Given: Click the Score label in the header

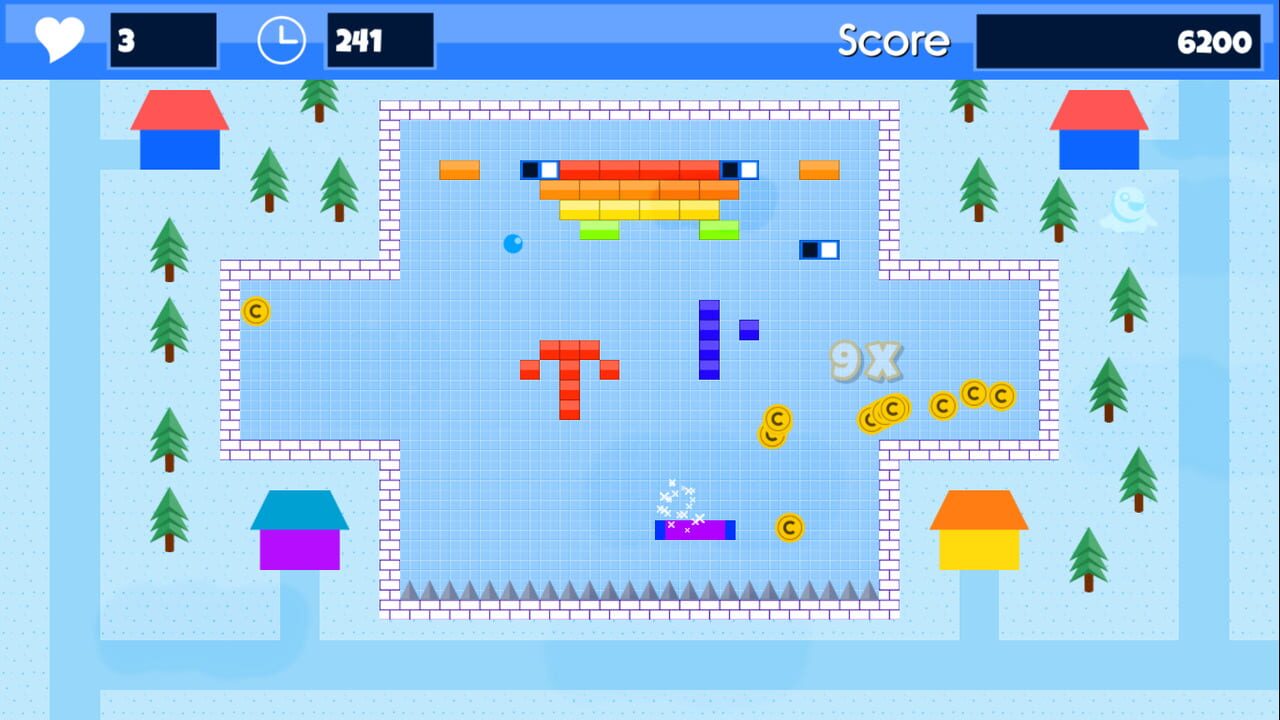Looking at the screenshot, I should 893,41.
